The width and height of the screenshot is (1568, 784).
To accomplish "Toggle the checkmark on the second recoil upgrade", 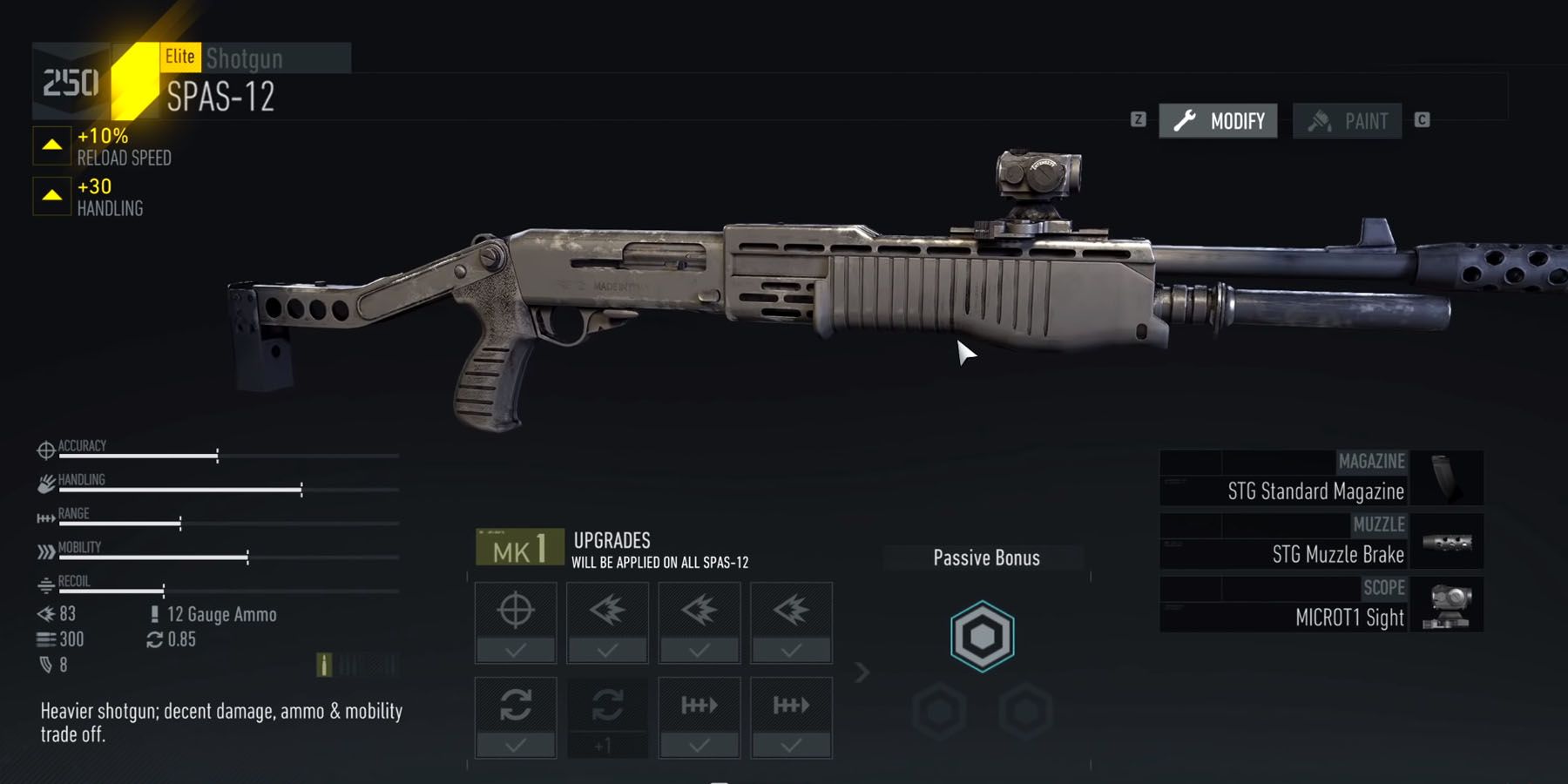I will pos(699,652).
